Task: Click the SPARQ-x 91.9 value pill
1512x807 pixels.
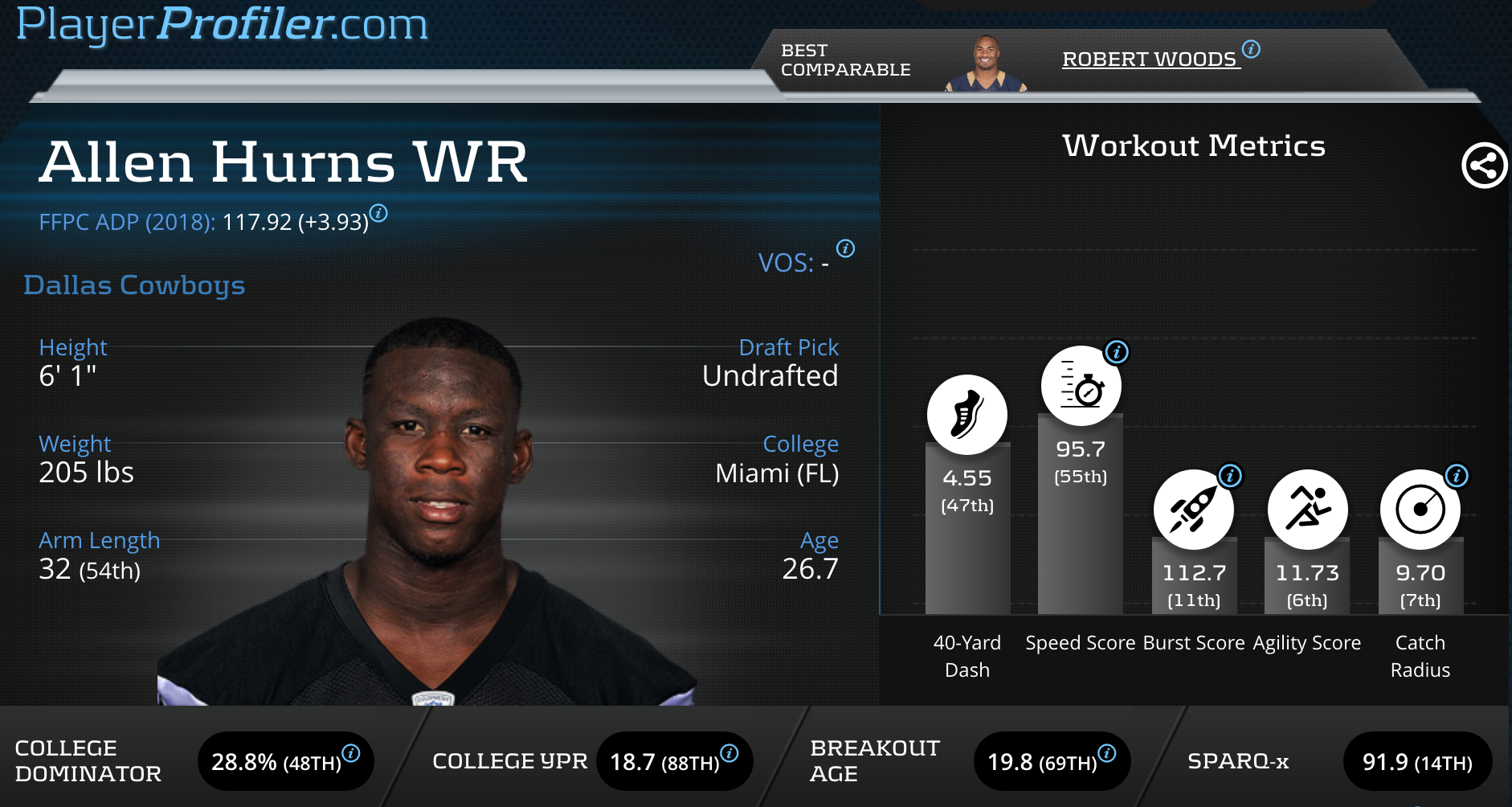Action: click(1417, 762)
